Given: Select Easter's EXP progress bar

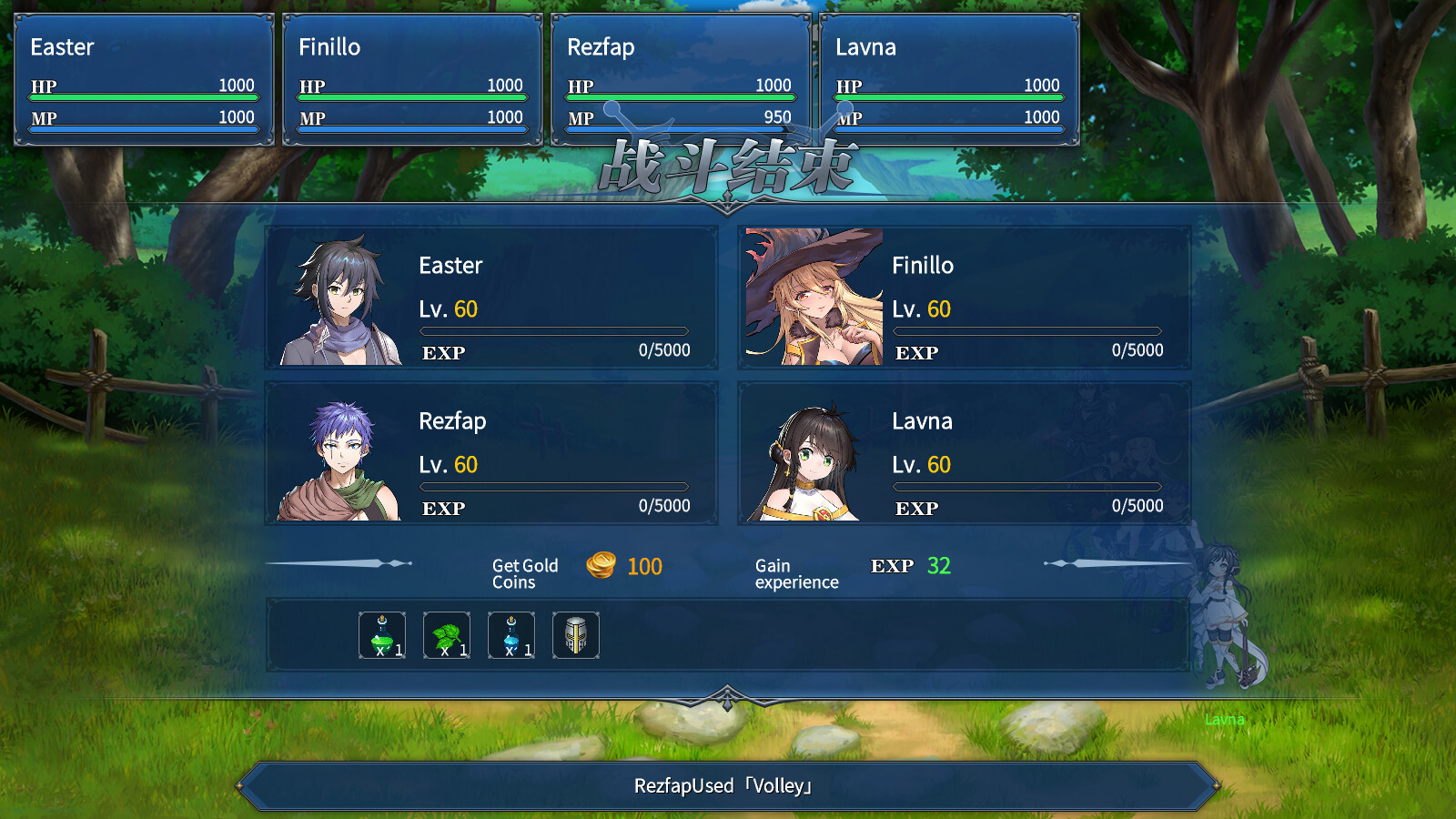Looking at the screenshot, I should point(555,331).
